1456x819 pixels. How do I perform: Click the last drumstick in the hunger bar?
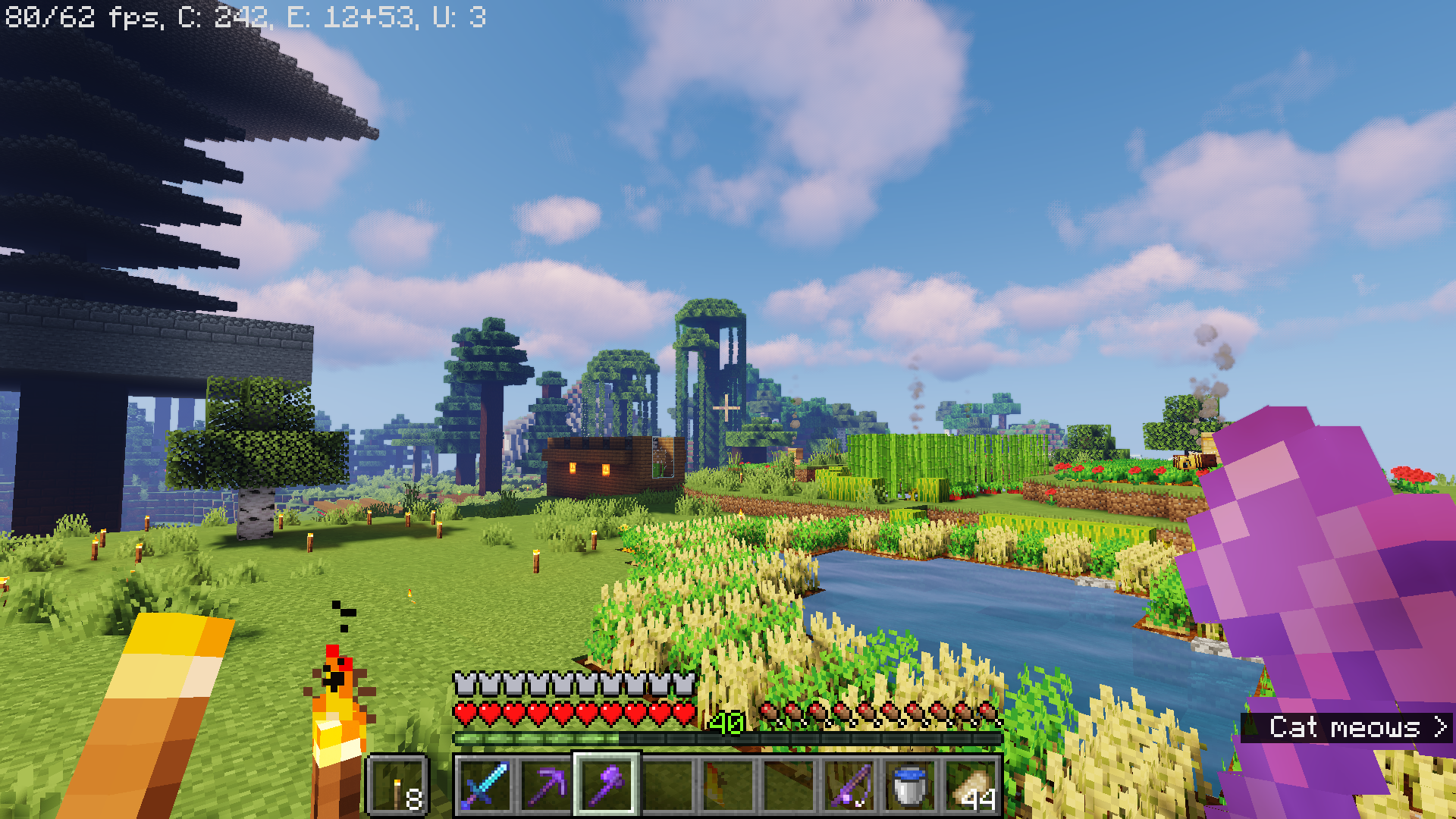[988, 713]
